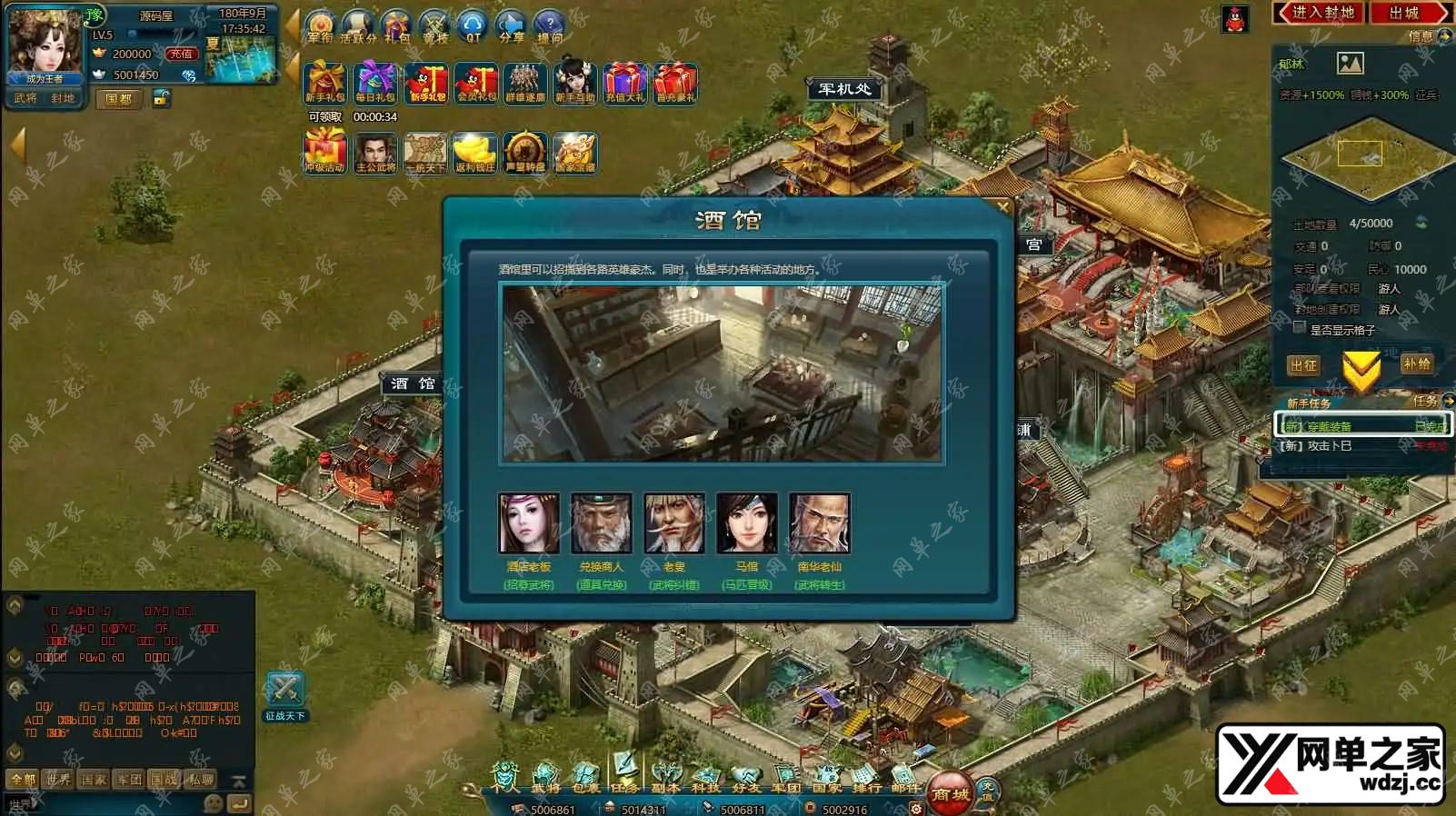
Task: Open the 征战天下 crossed swords icon
Action: tap(285, 692)
